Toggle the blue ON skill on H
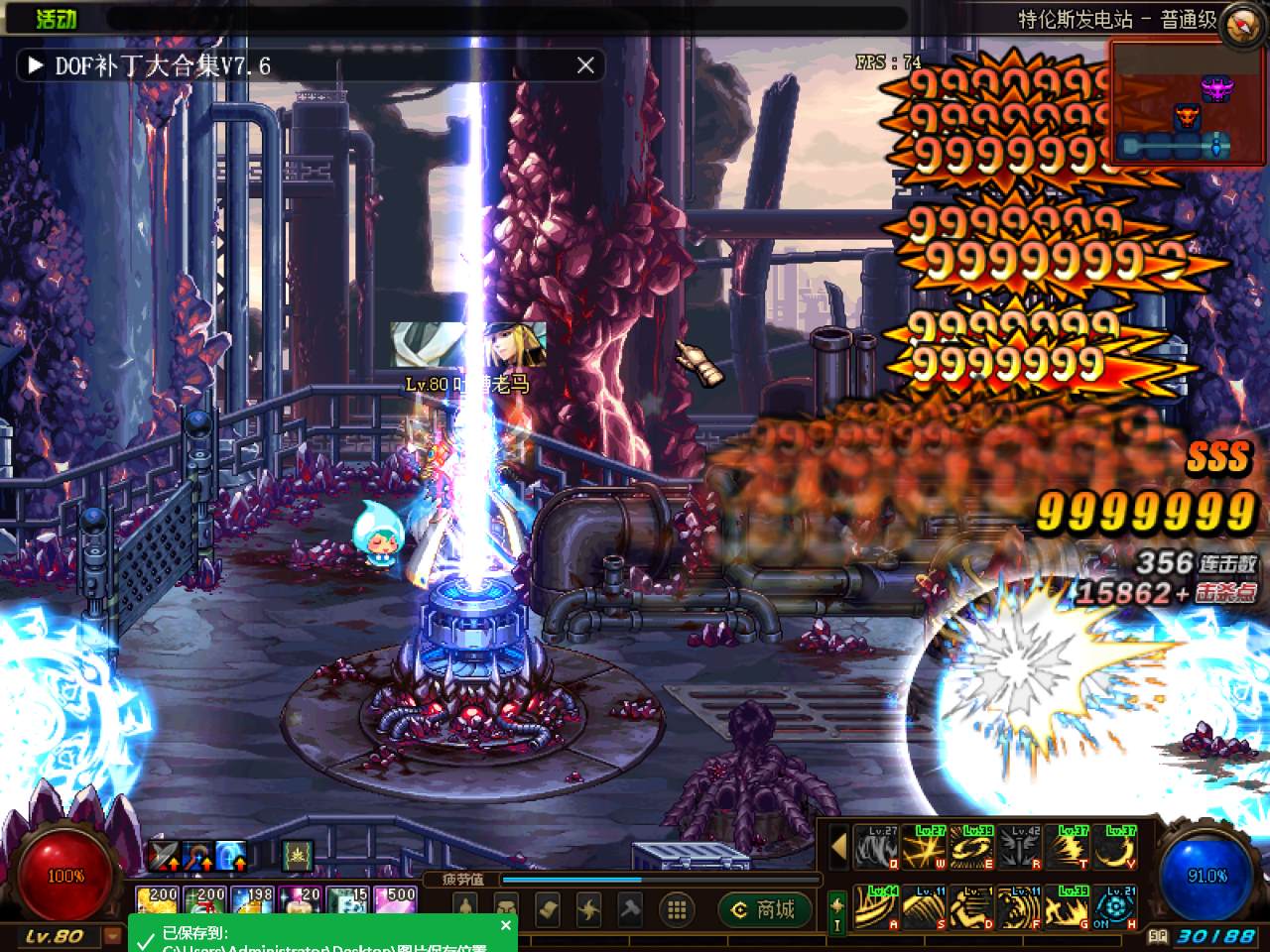 pyautogui.click(x=1117, y=907)
